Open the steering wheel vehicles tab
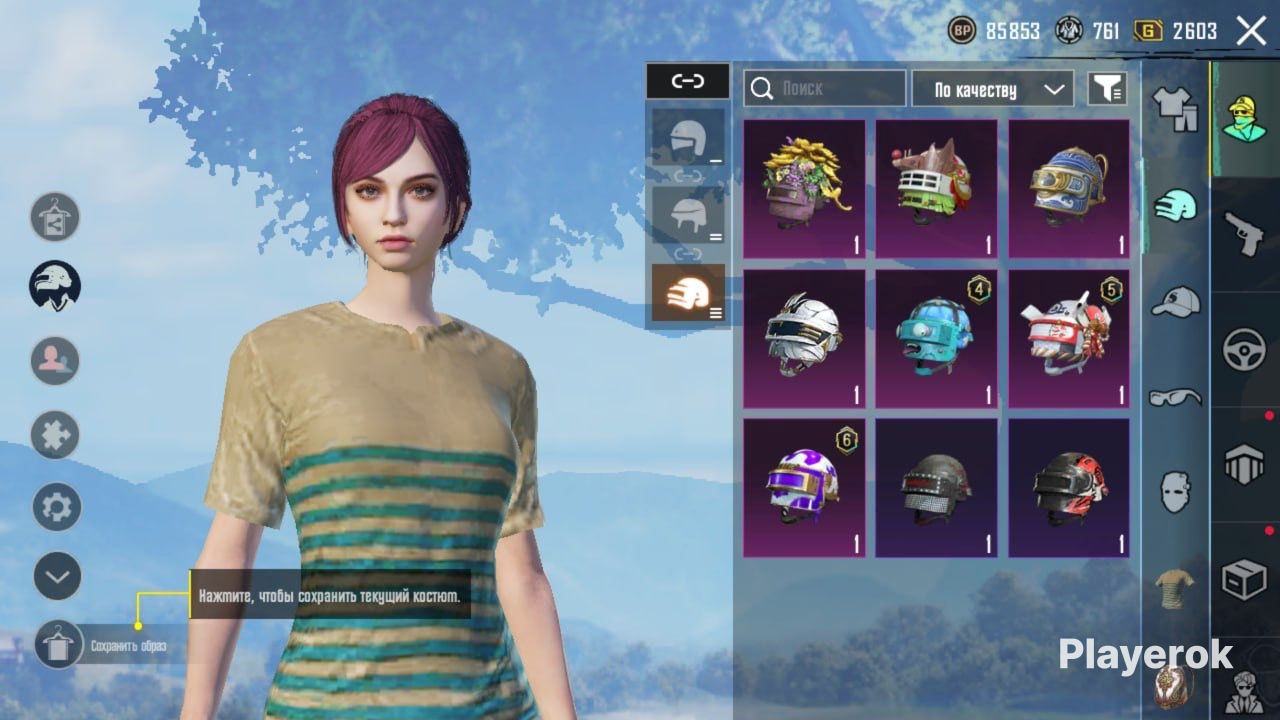 click(1245, 350)
